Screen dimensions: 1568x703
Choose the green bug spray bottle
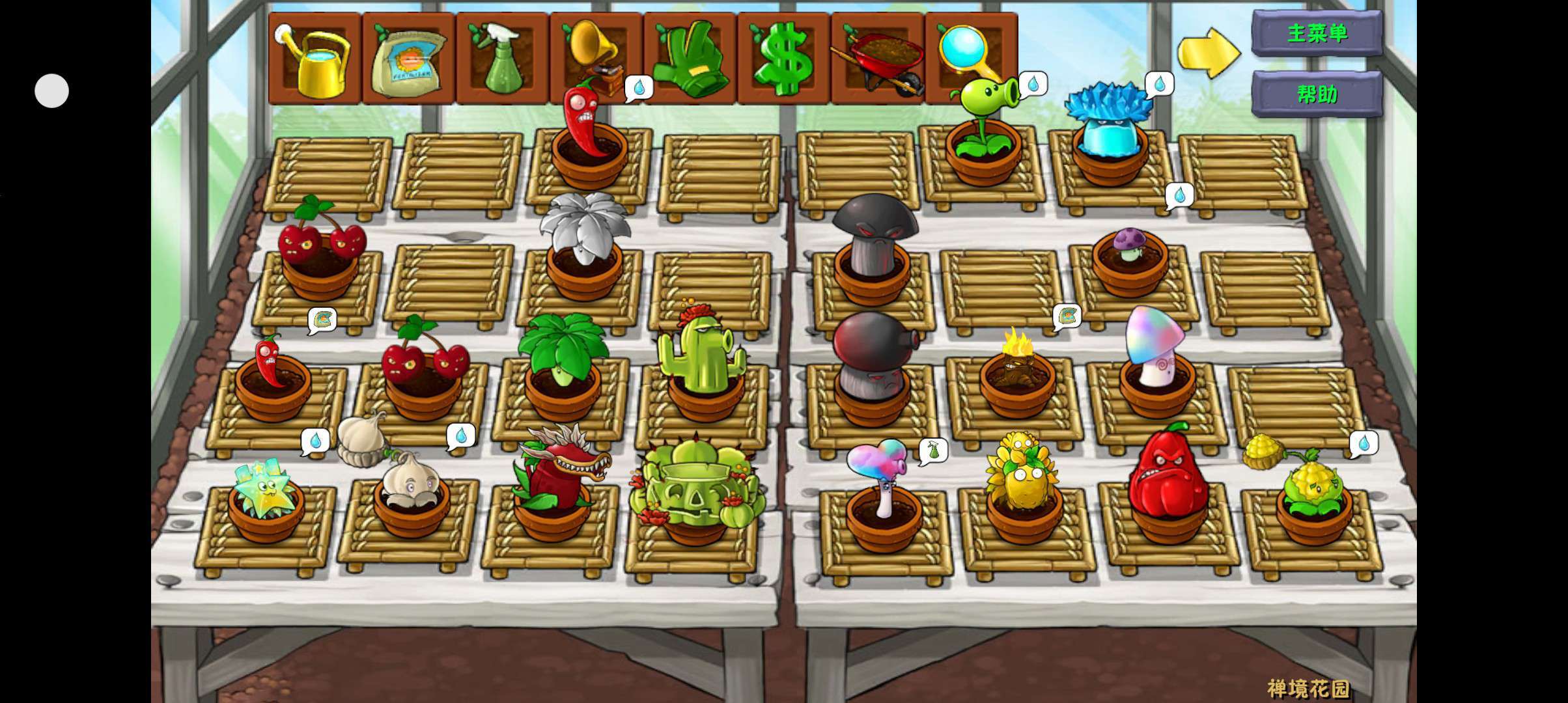tap(502, 59)
